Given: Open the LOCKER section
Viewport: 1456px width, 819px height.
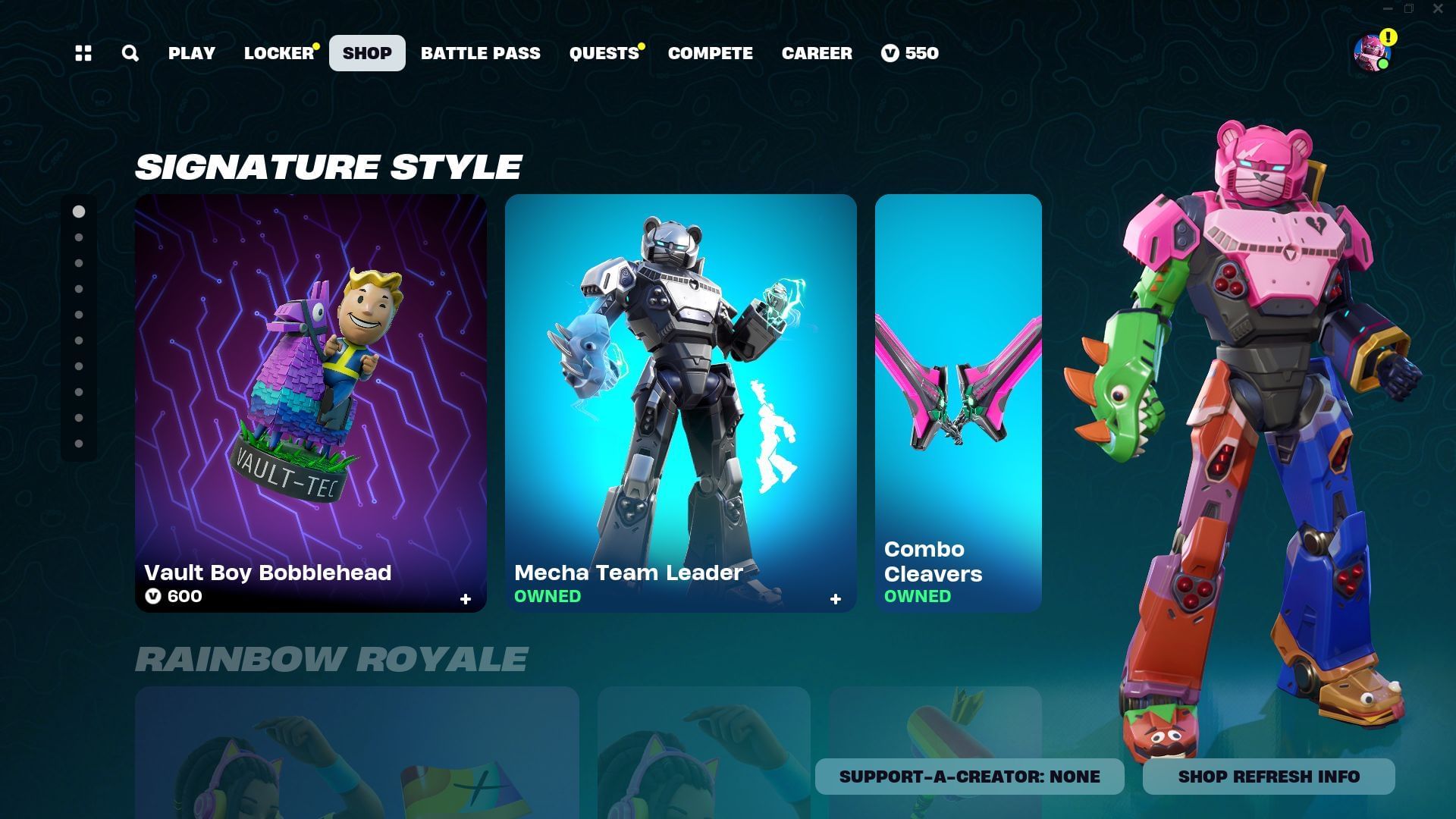Looking at the screenshot, I should [278, 53].
